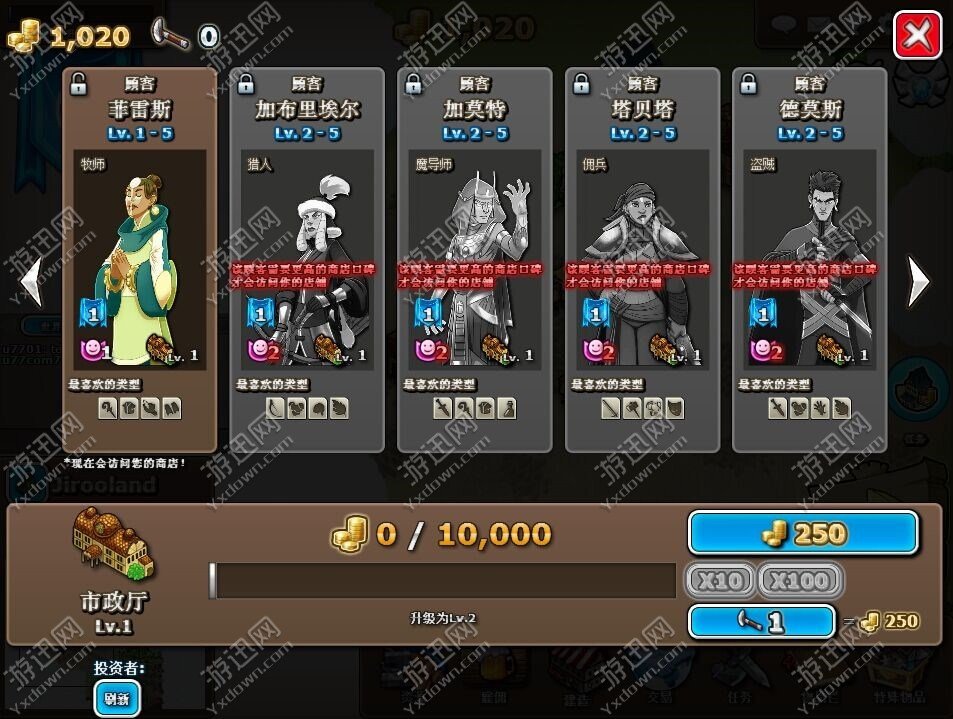The width and height of the screenshot is (953, 719).
Task: Show previous customers with the left arrow
Action: [x=32, y=281]
